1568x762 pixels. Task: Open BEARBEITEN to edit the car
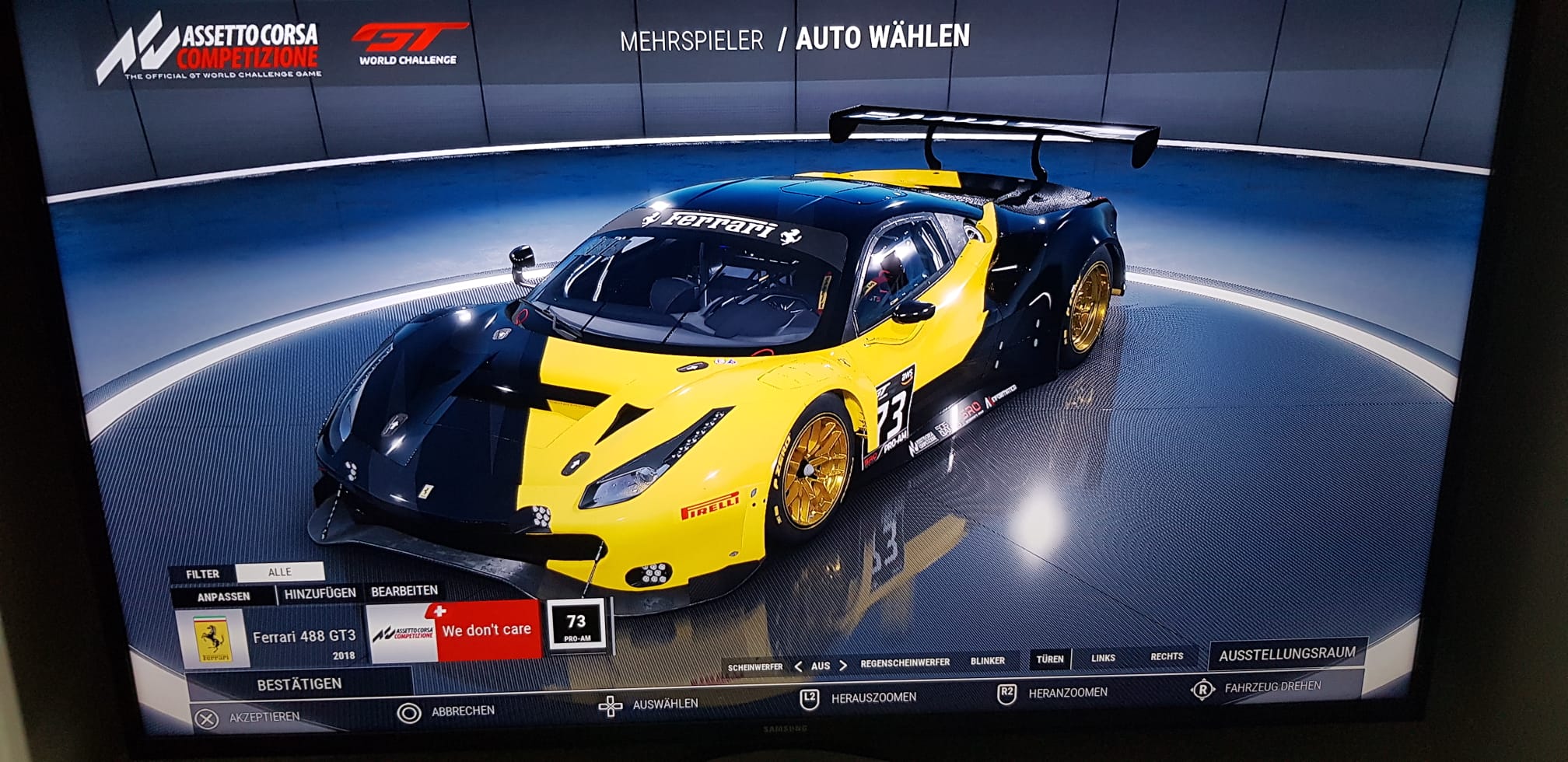[x=404, y=592]
